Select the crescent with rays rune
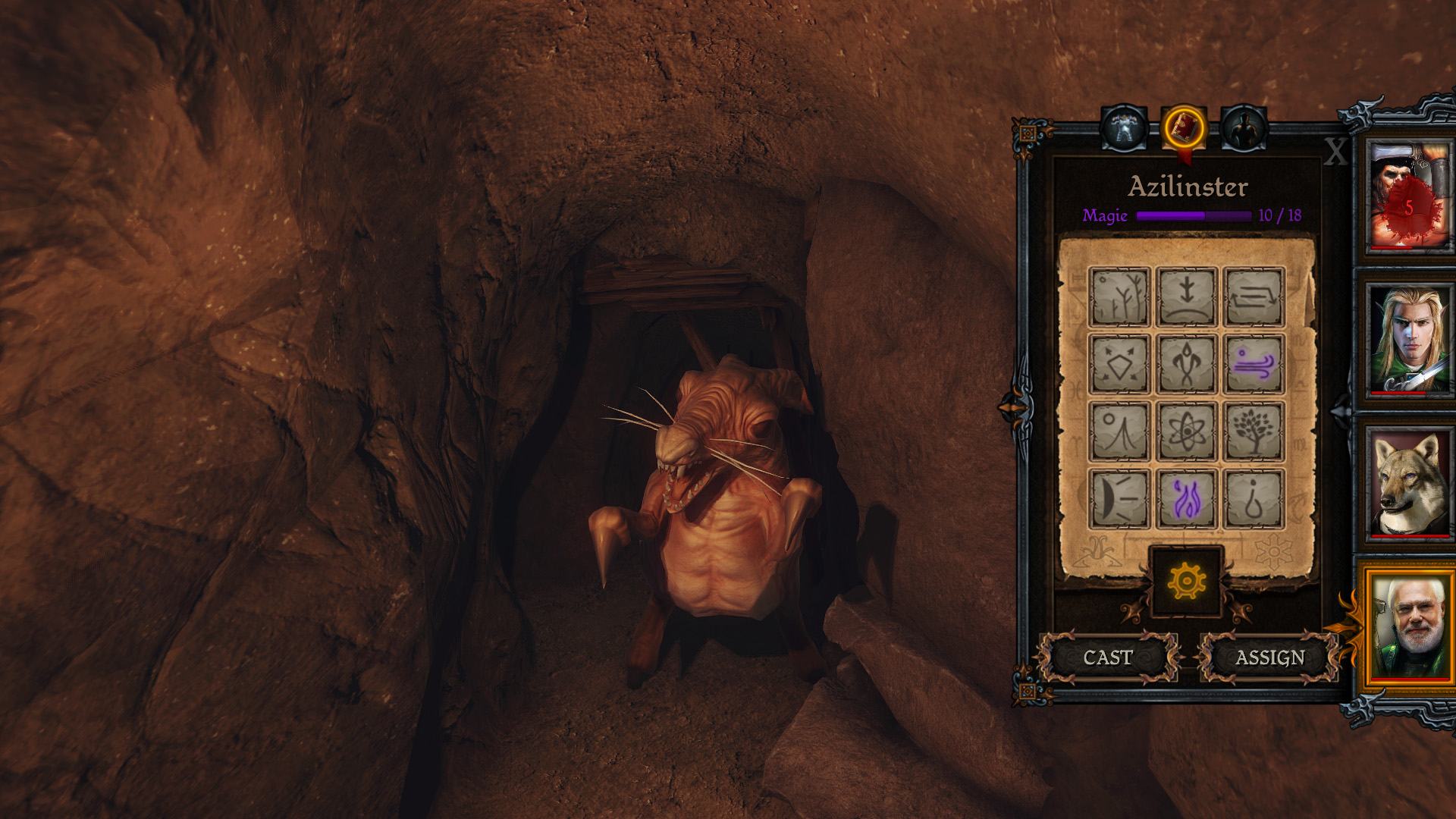This screenshot has width=1456, height=819. 1119,499
